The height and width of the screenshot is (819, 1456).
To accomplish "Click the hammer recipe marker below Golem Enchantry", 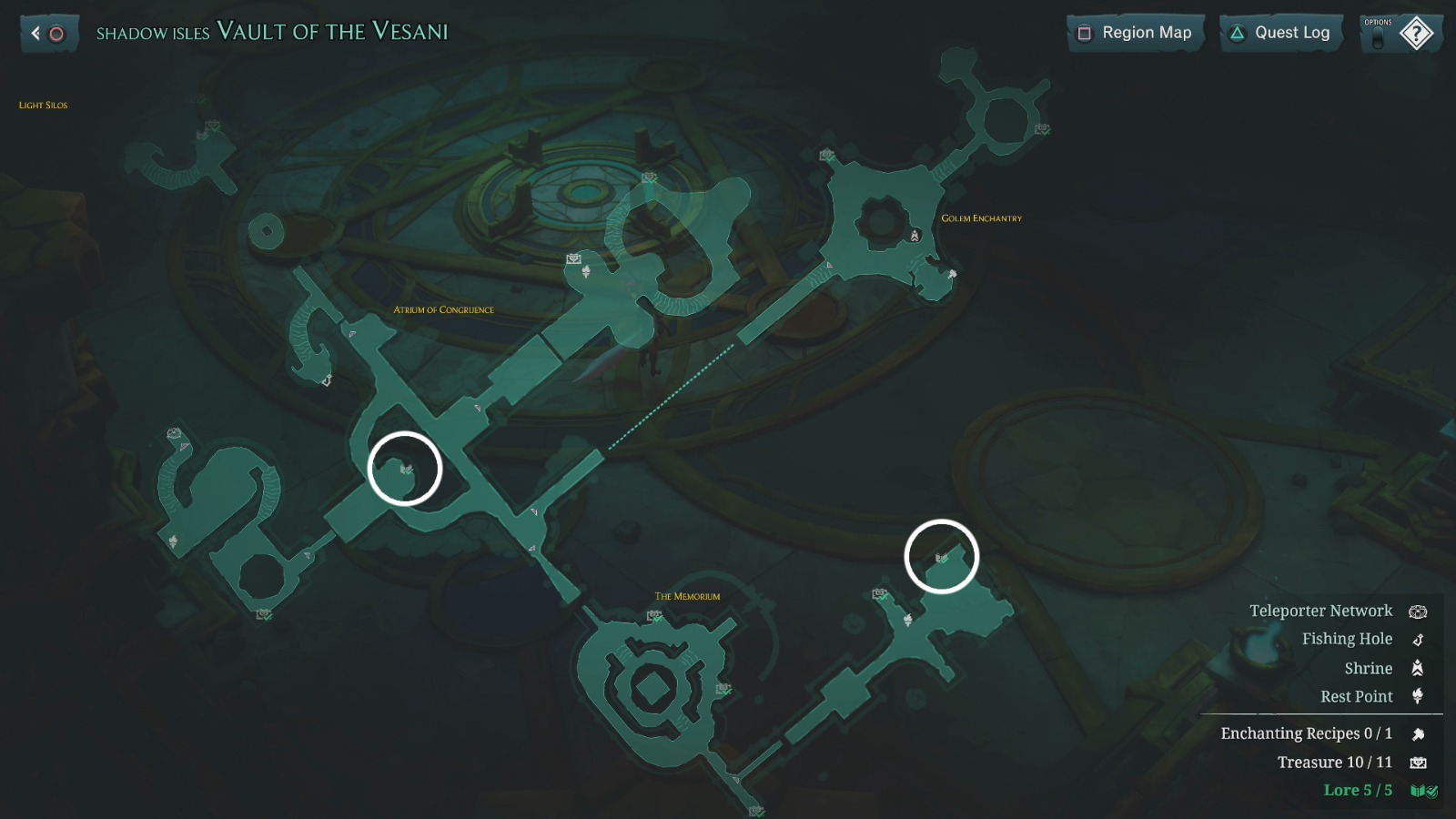I will point(953,274).
